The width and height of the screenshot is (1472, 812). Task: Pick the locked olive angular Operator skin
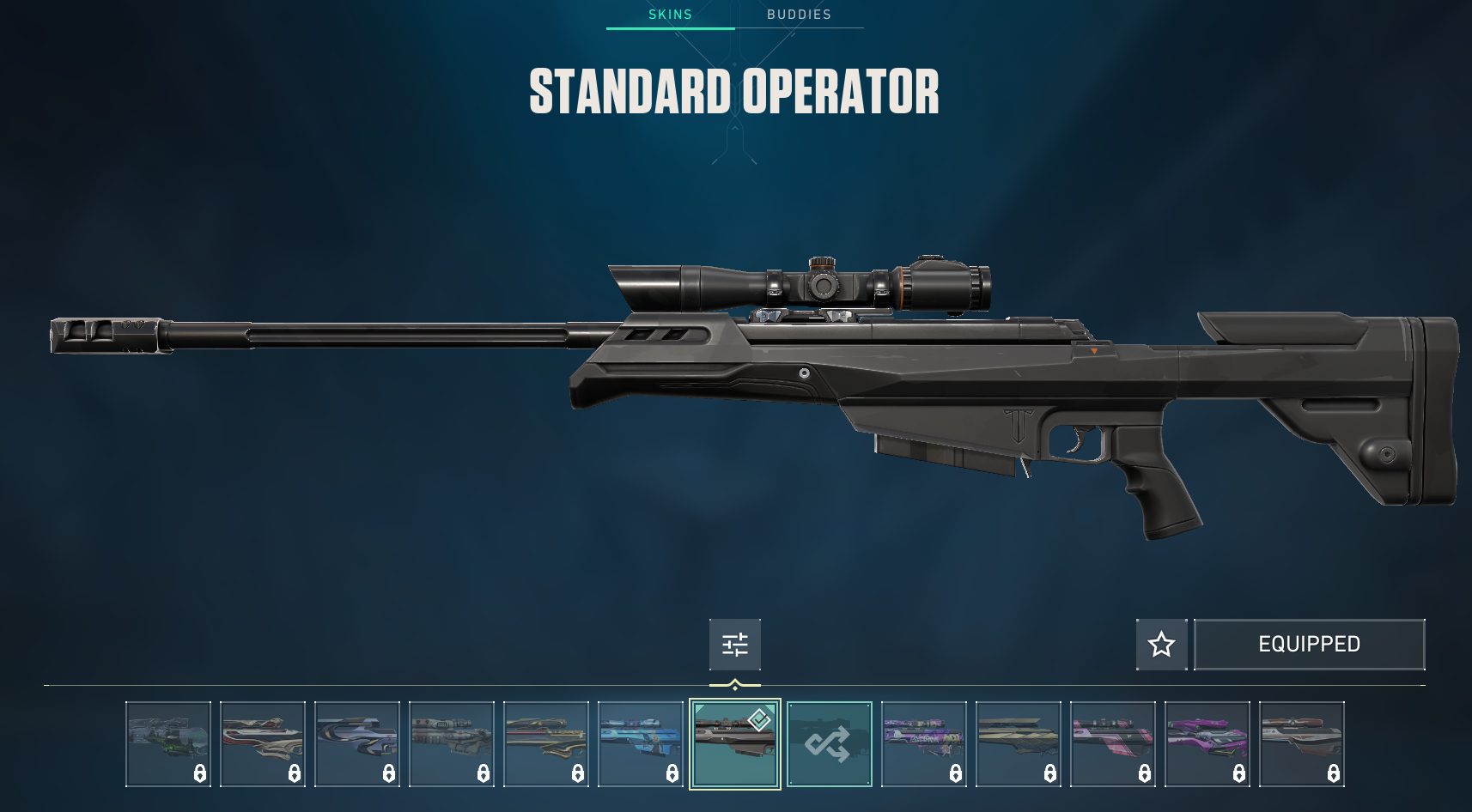[1019, 743]
